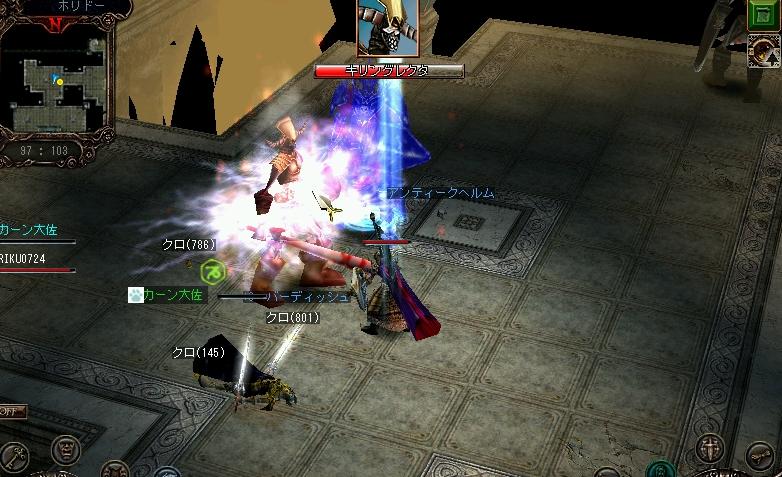Click the green square button at top right
This screenshot has width=782, height=477.
click(x=767, y=16)
